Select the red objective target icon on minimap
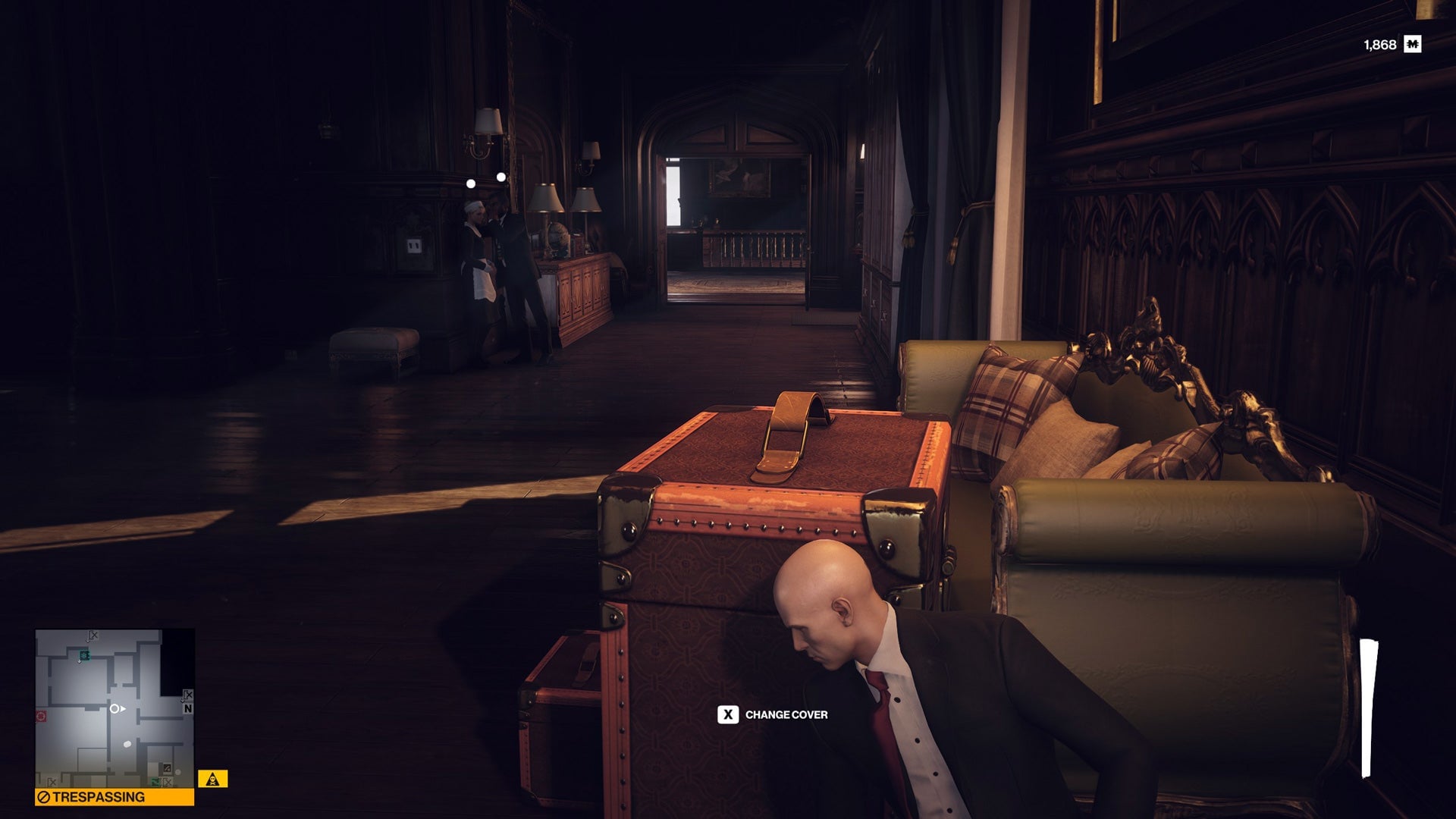 [x=40, y=715]
